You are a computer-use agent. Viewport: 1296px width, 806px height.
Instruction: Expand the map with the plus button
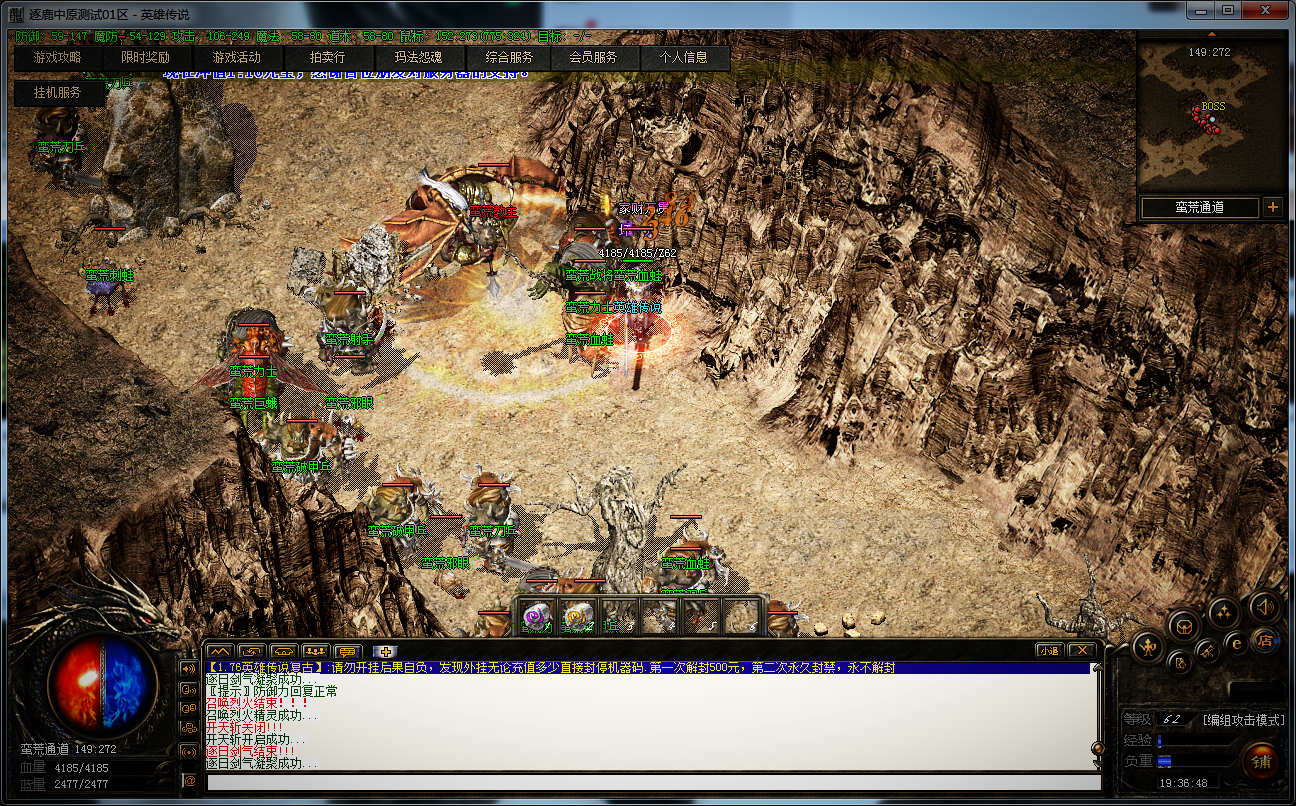point(1272,208)
